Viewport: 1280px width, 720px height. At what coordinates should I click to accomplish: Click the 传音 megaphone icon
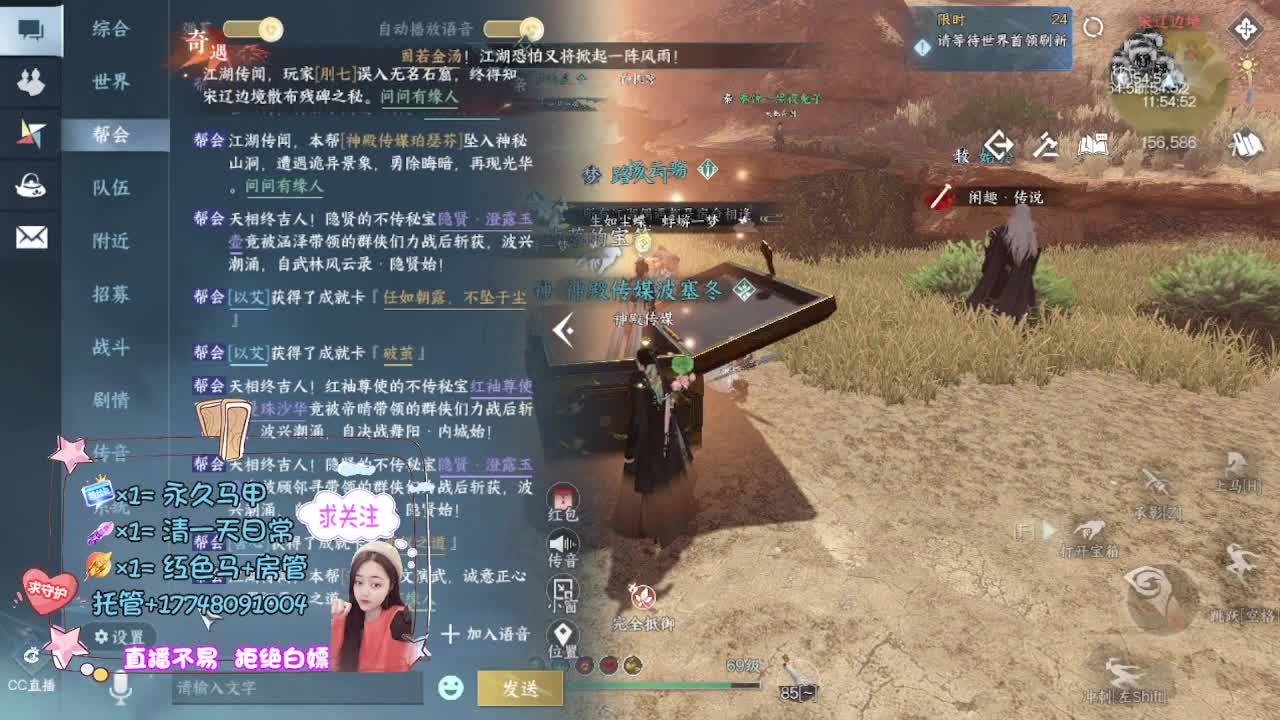(563, 546)
